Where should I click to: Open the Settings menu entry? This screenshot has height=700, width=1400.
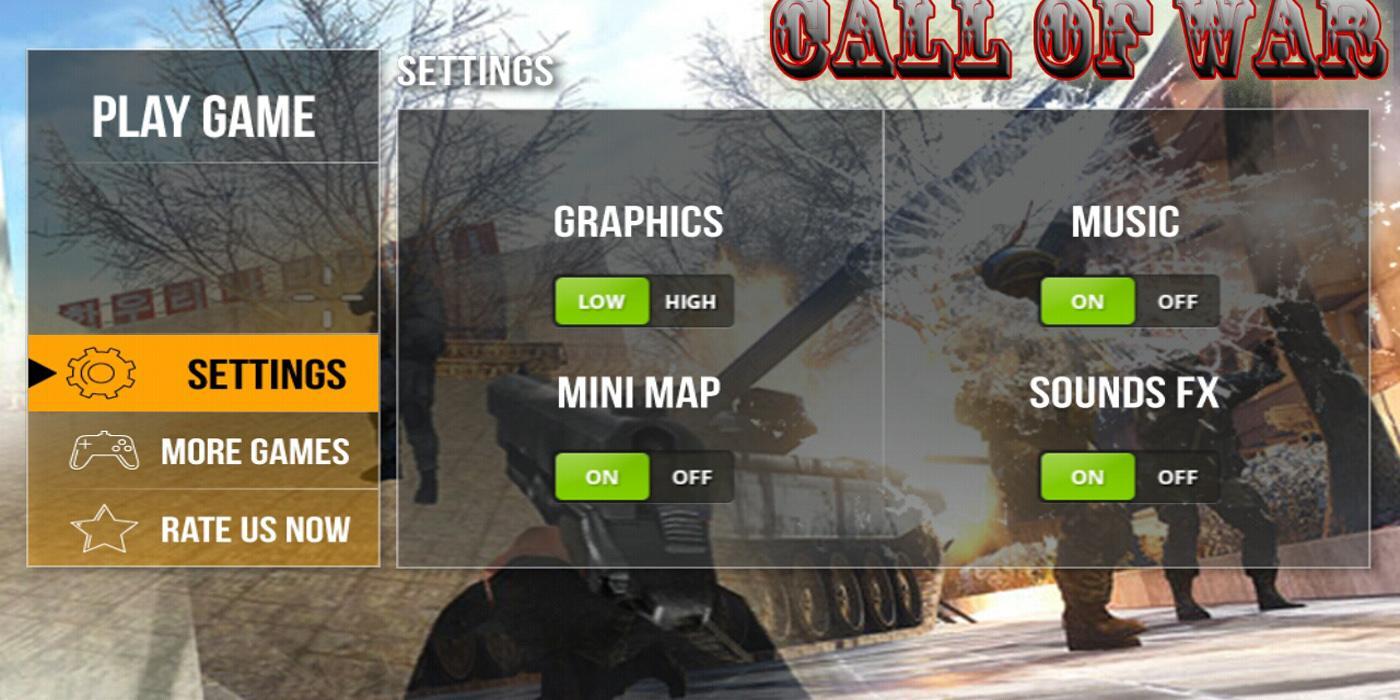[266, 374]
